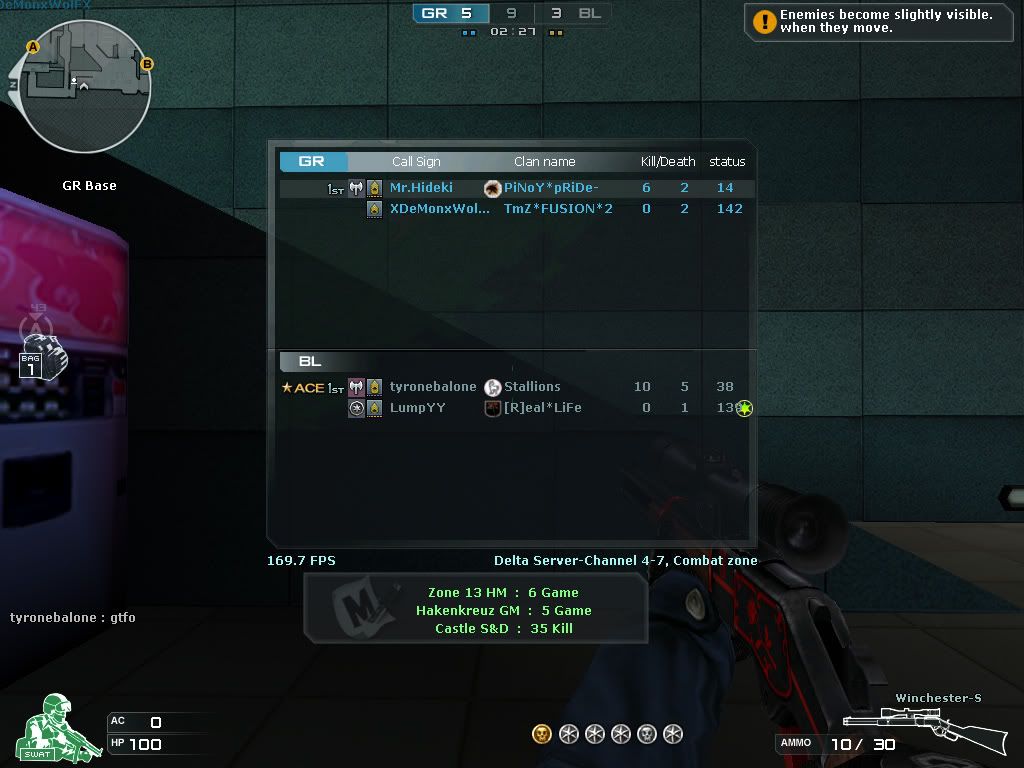This screenshot has height=768, width=1024.
Task: Click the gold skull kill medal
Action: coord(542,734)
